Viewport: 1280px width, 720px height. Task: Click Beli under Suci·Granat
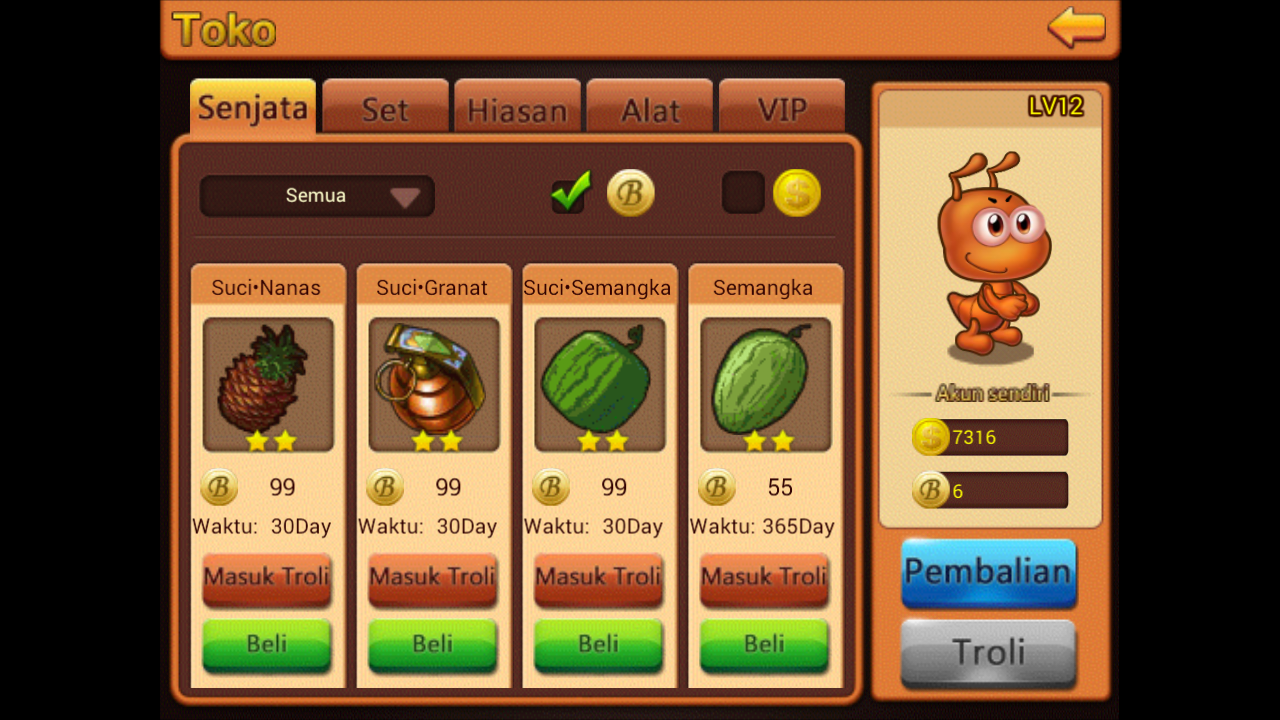[432, 645]
